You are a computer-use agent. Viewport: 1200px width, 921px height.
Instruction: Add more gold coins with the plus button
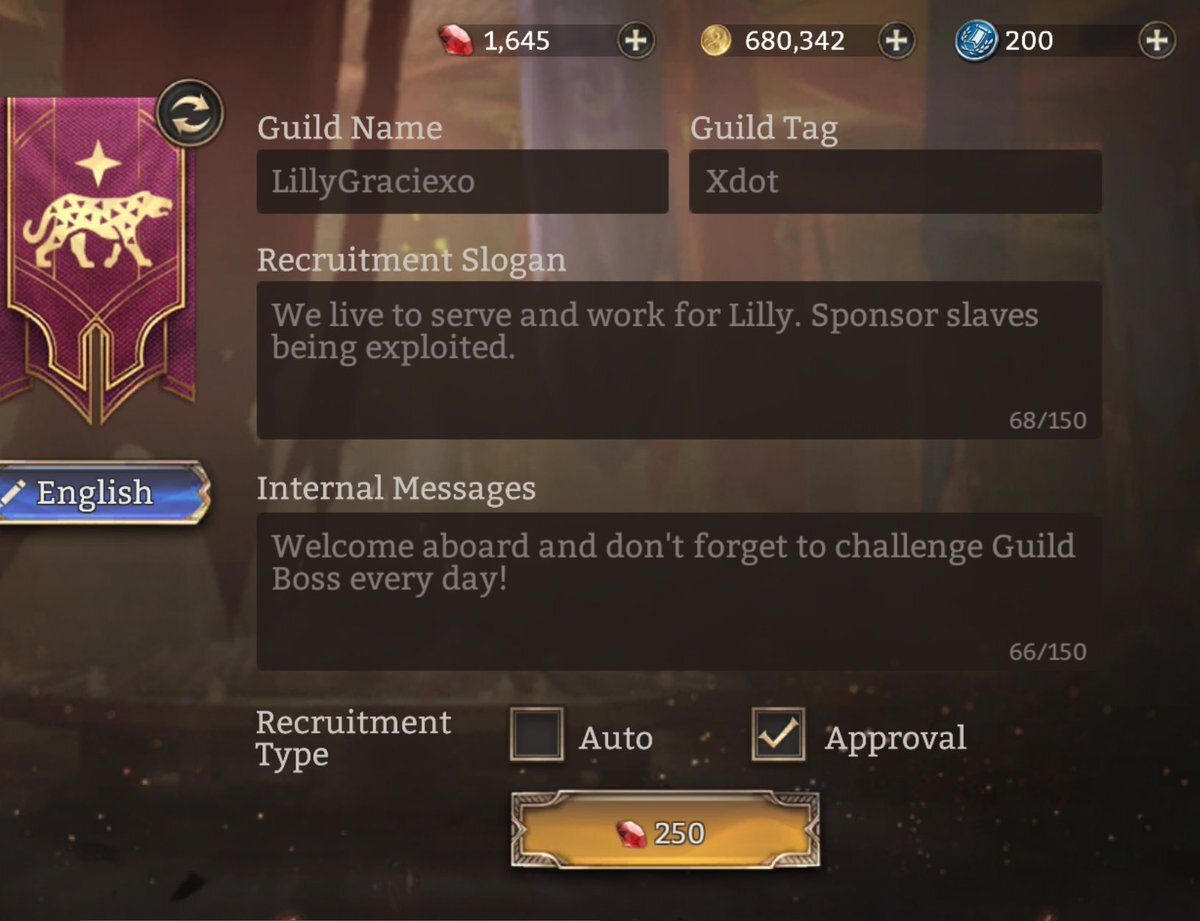[896, 41]
